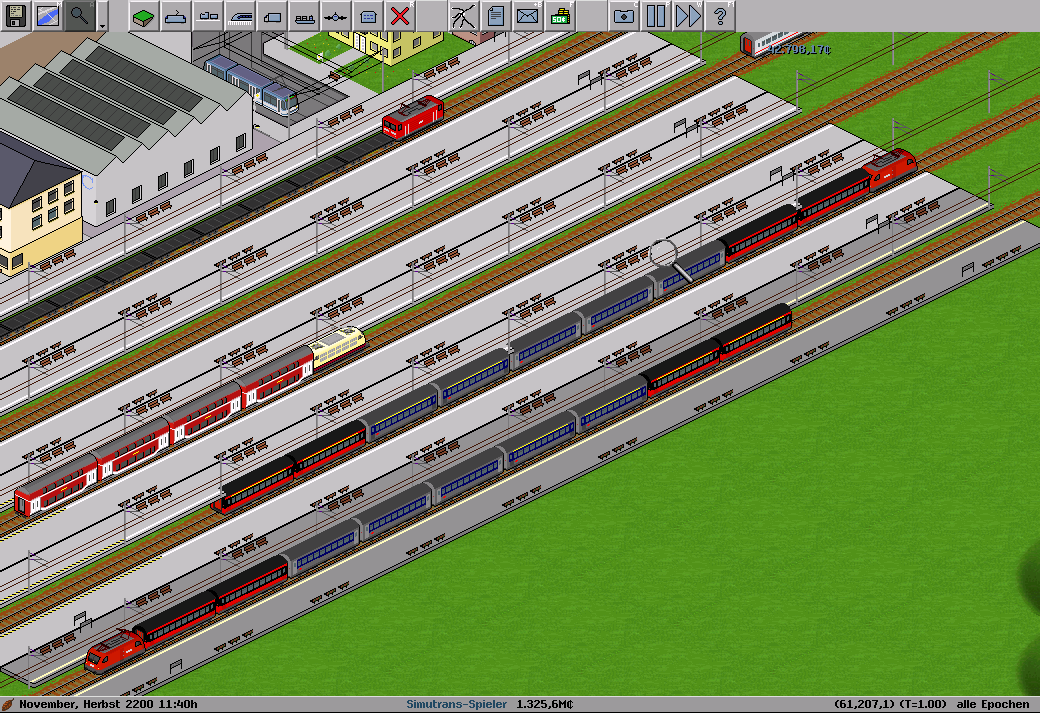Activate the fast forward button
Image resolution: width=1040 pixels, height=713 pixels.
point(687,15)
